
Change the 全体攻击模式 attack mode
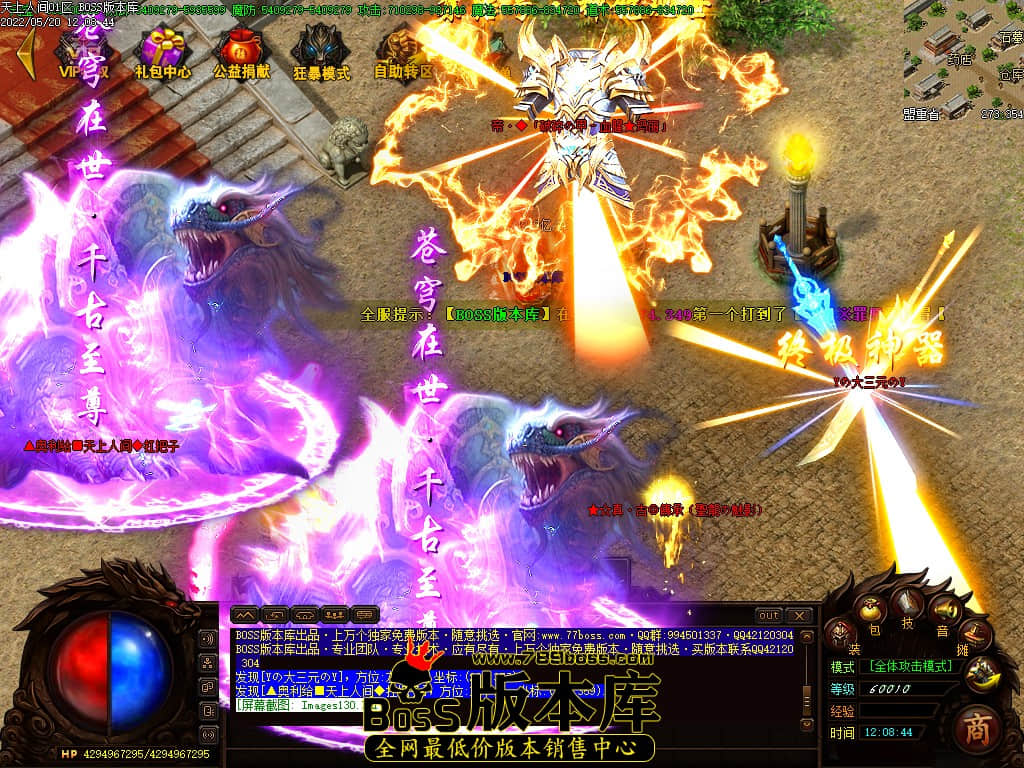pyautogui.click(x=912, y=665)
